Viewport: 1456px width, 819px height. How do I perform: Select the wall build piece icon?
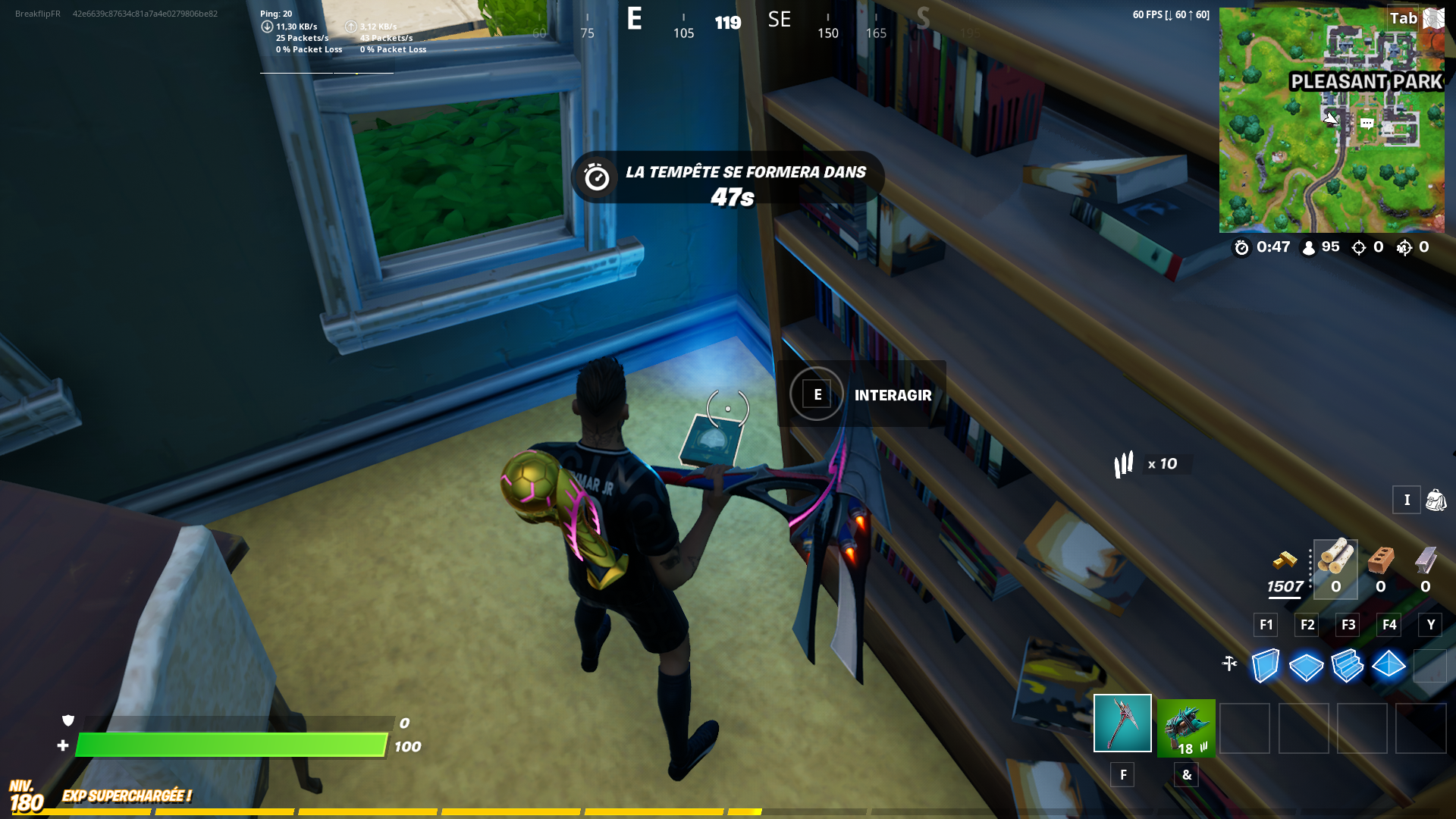tap(1265, 667)
